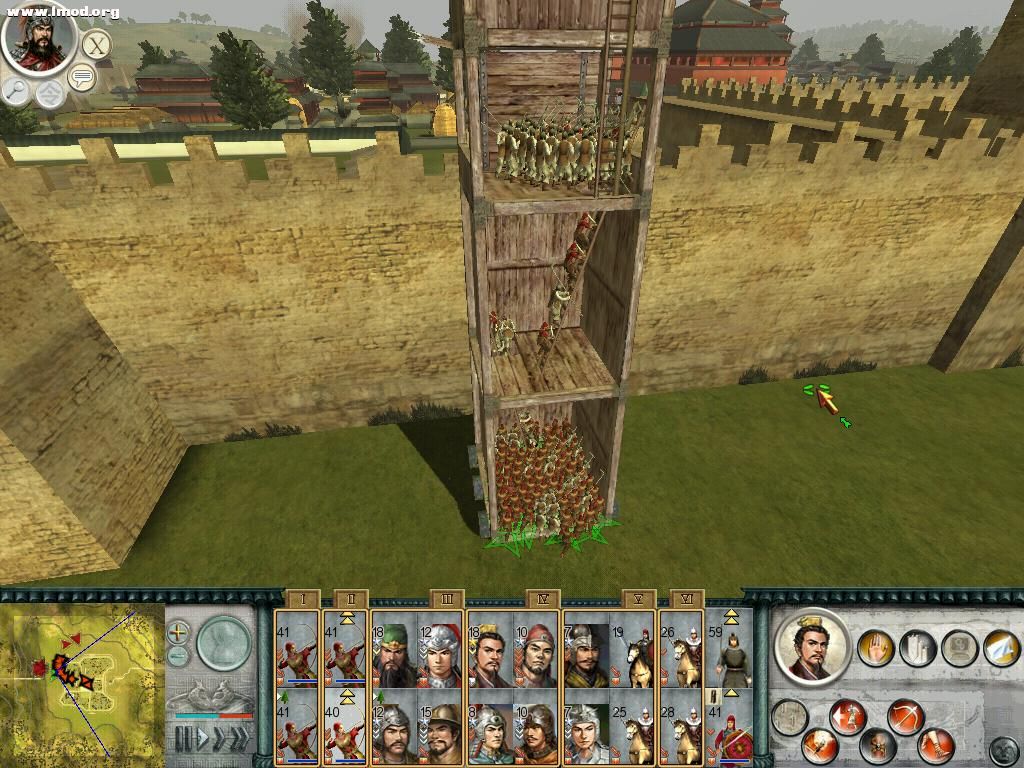Click the advisor's magnifying glass button

(x=17, y=90)
